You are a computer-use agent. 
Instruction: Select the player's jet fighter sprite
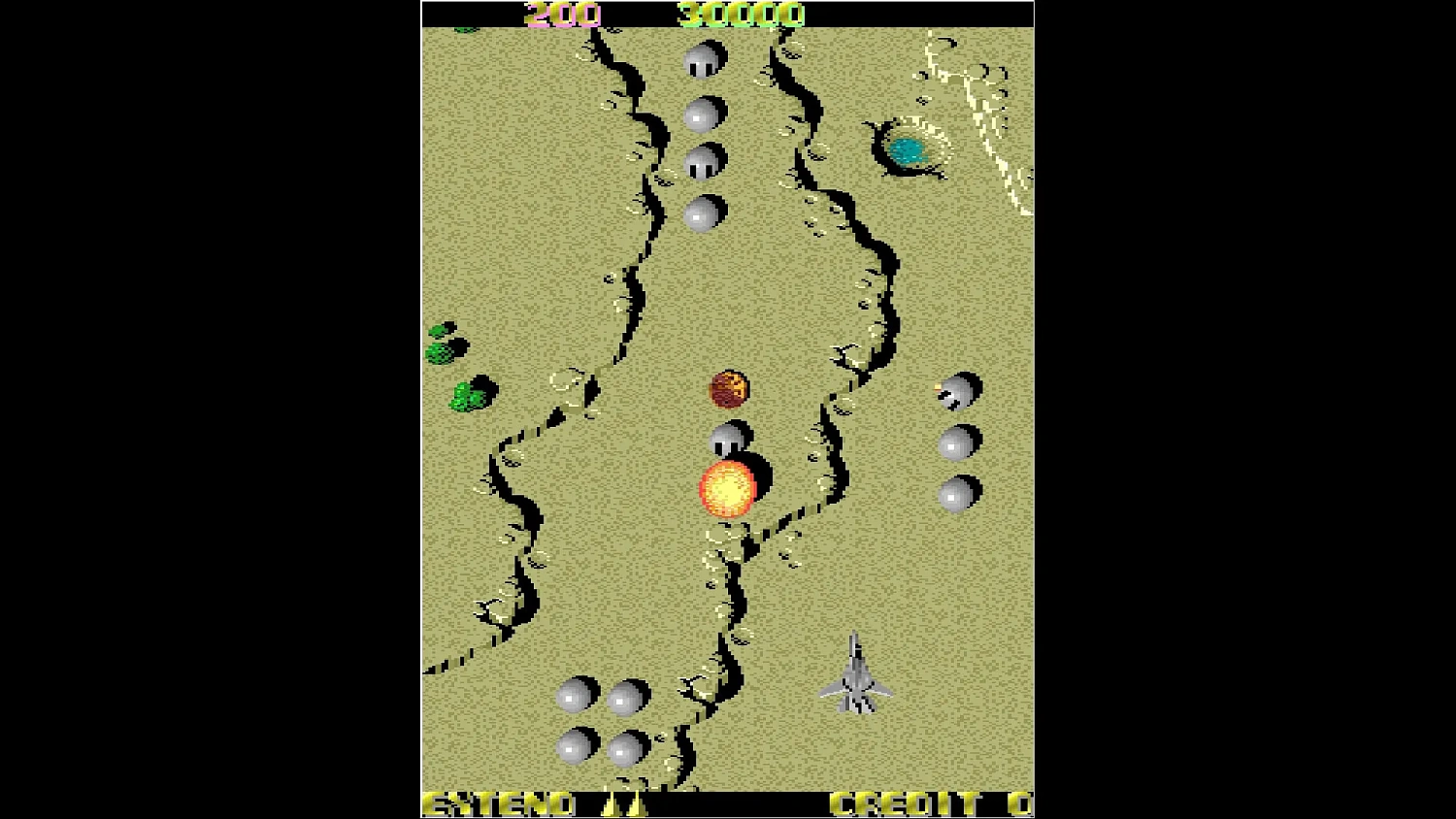click(859, 674)
